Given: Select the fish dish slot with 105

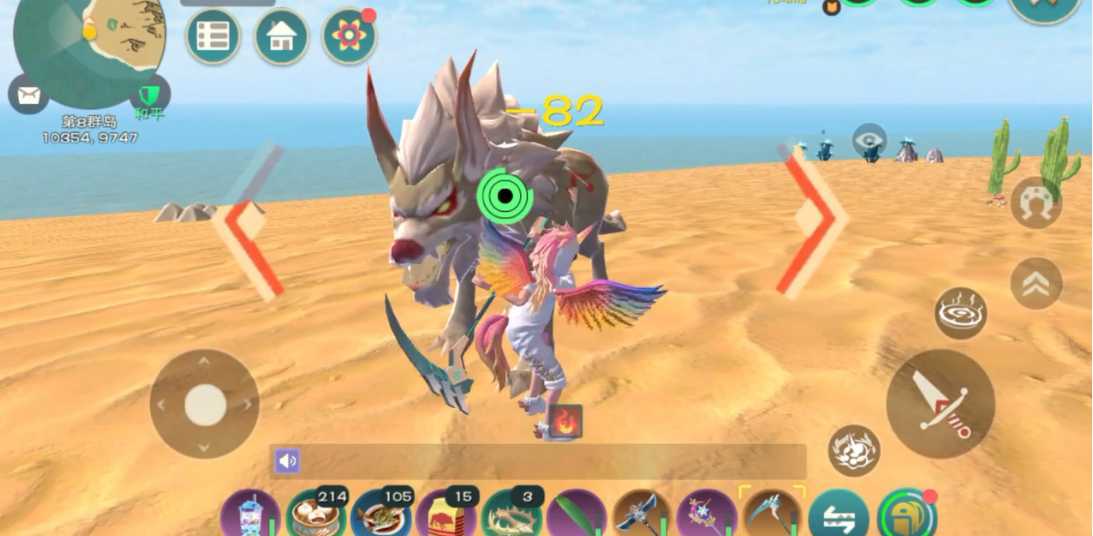Looking at the screenshot, I should (x=381, y=515).
